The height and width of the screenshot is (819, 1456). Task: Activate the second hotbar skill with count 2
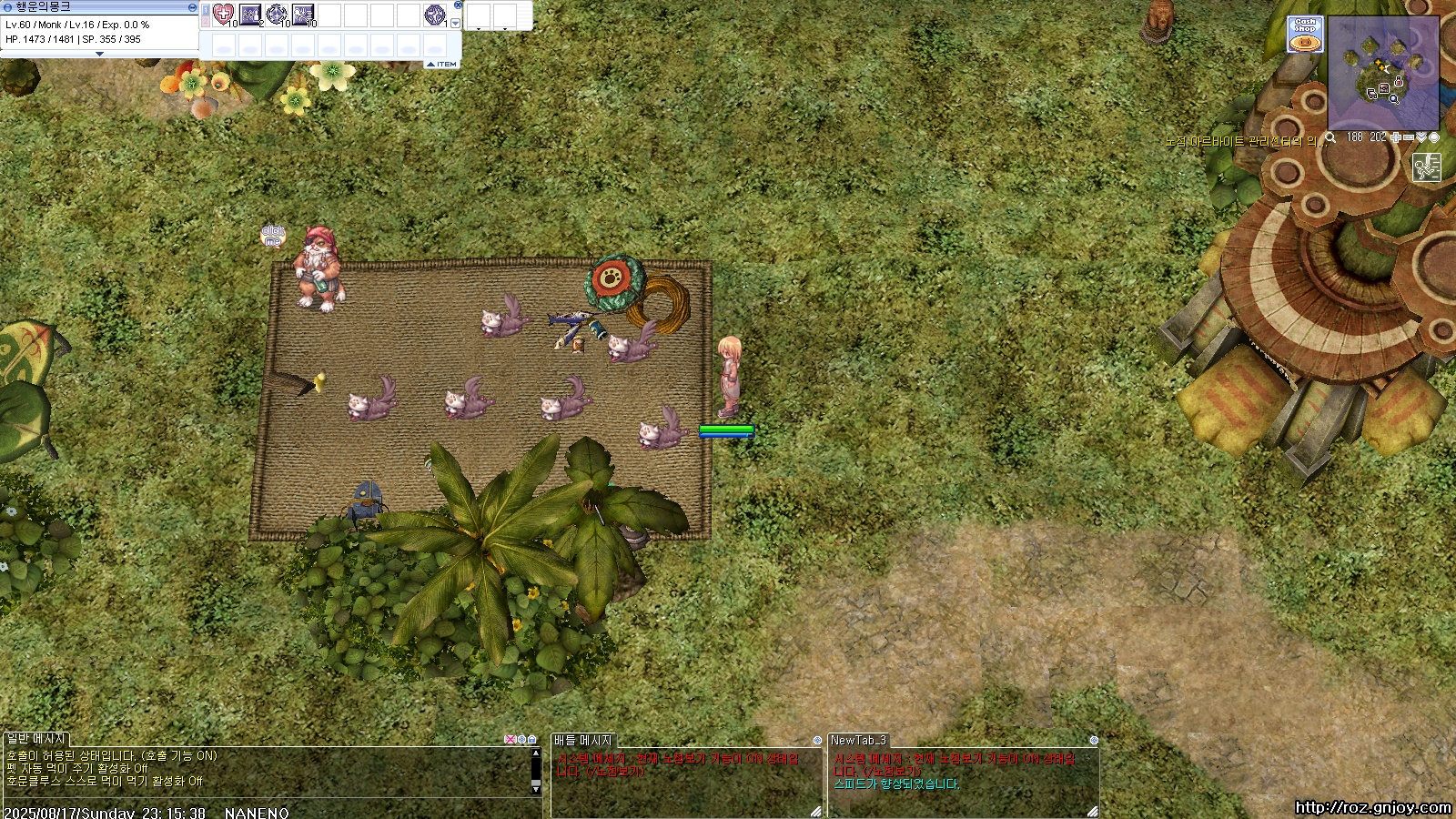tap(250, 15)
